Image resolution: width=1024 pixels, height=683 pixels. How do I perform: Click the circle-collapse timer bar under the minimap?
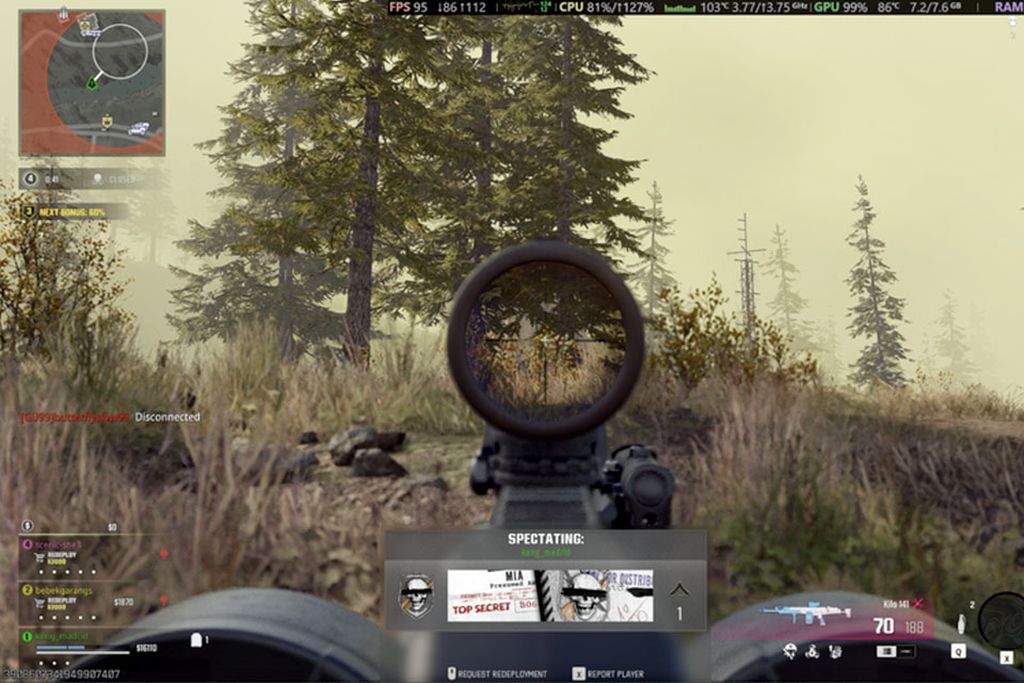pyautogui.click(x=75, y=180)
